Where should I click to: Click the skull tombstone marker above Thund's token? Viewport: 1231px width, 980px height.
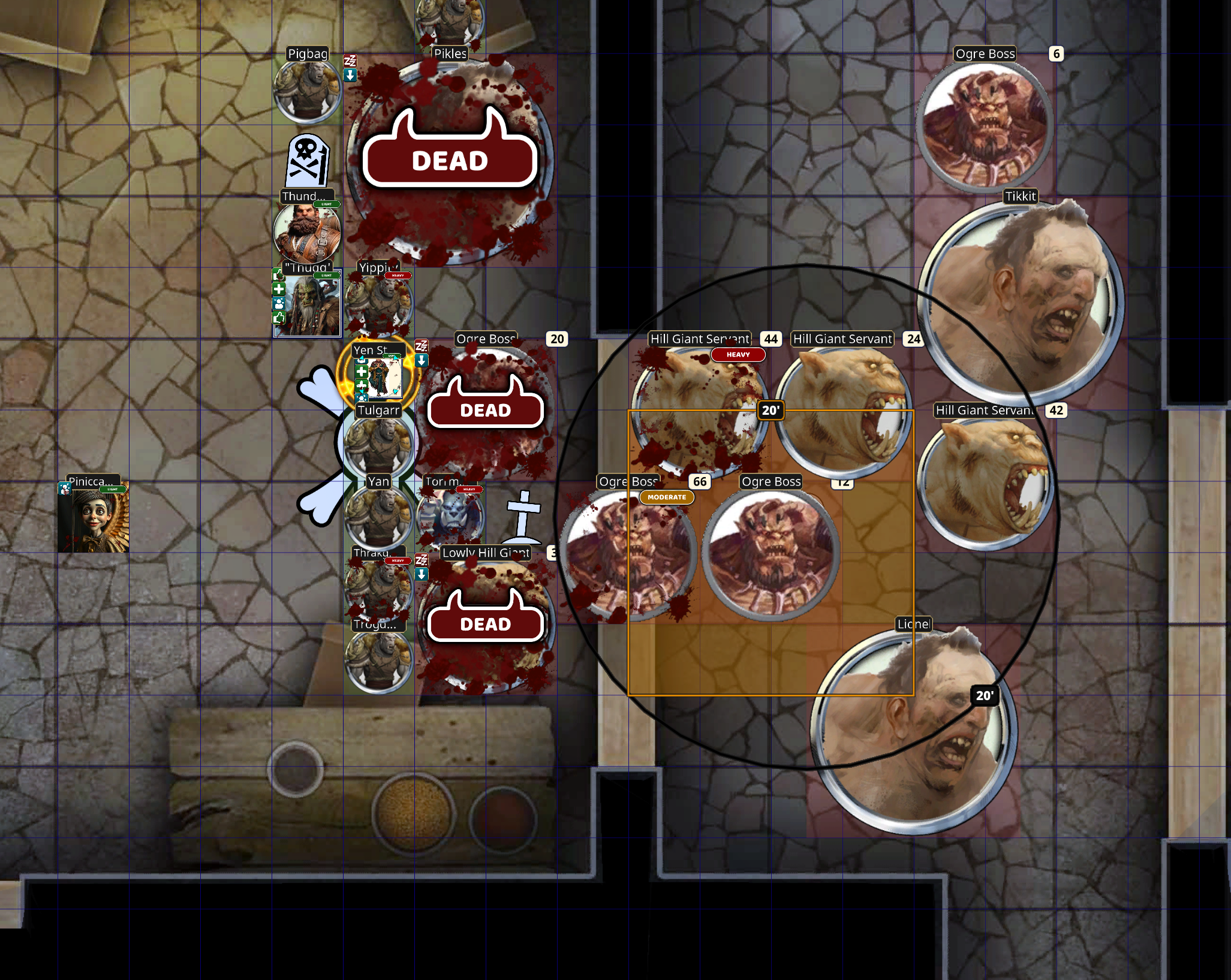(x=307, y=161)
